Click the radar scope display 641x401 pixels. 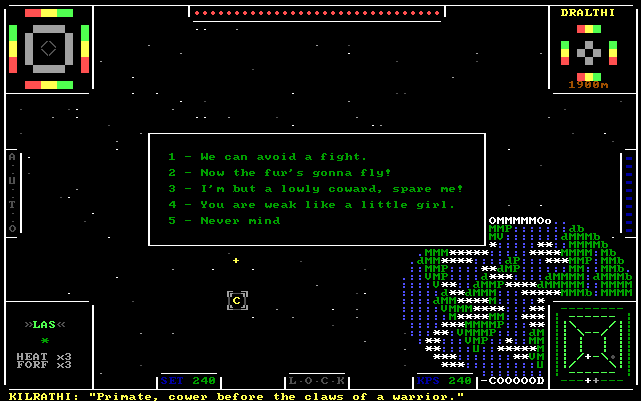point(592,347)
